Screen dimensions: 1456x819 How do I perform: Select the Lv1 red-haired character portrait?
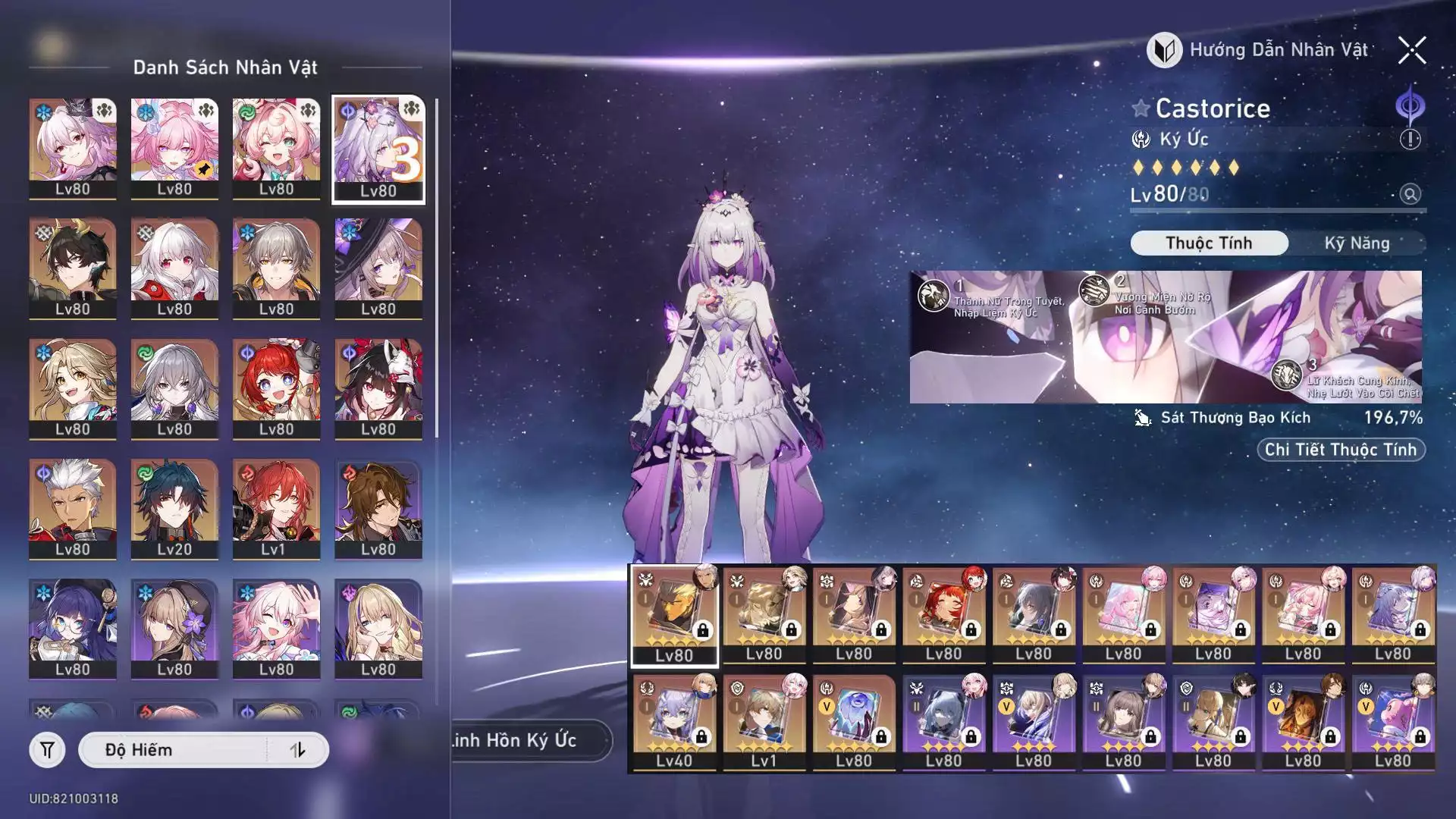coord(276,509)
